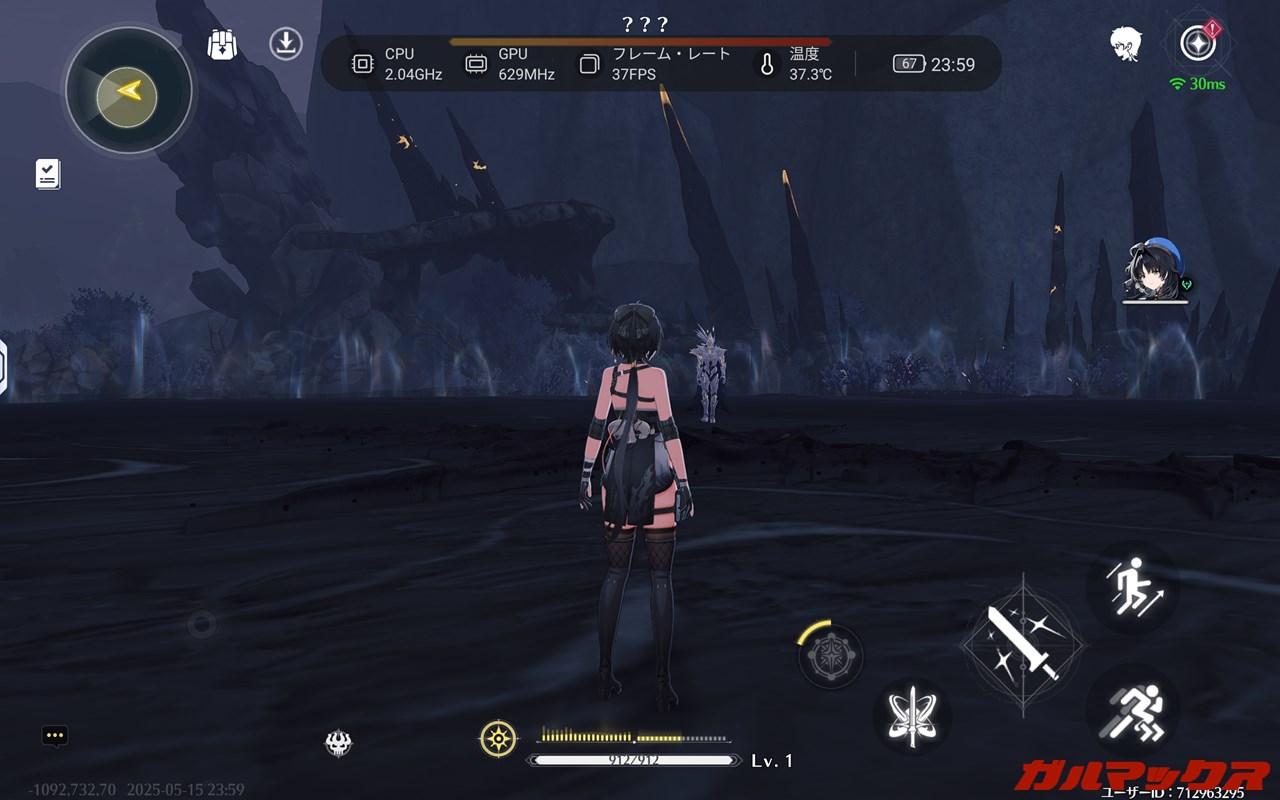The width and height of the screenshot is (1280, 800).
Task: Use the circular emblem skill with yellow gauge
Action: pos(831,656)
